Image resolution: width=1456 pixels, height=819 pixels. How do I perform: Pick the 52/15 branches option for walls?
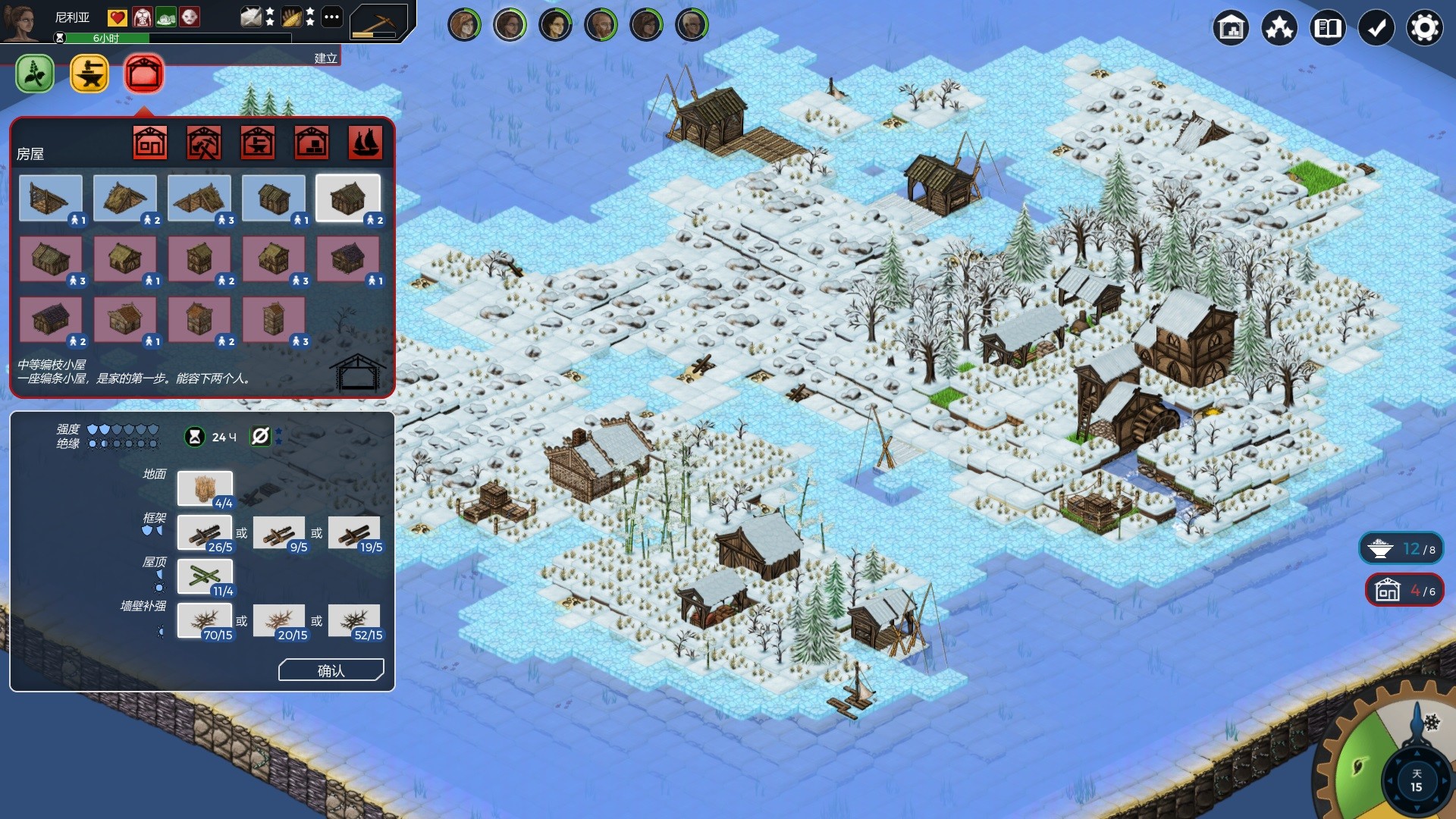[355, 622]
